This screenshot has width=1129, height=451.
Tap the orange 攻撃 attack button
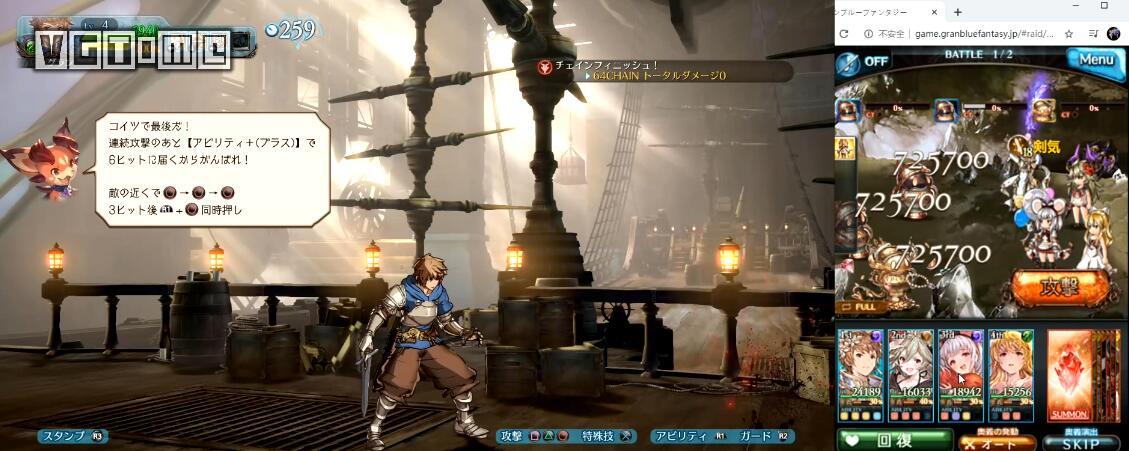(1059, 287)
